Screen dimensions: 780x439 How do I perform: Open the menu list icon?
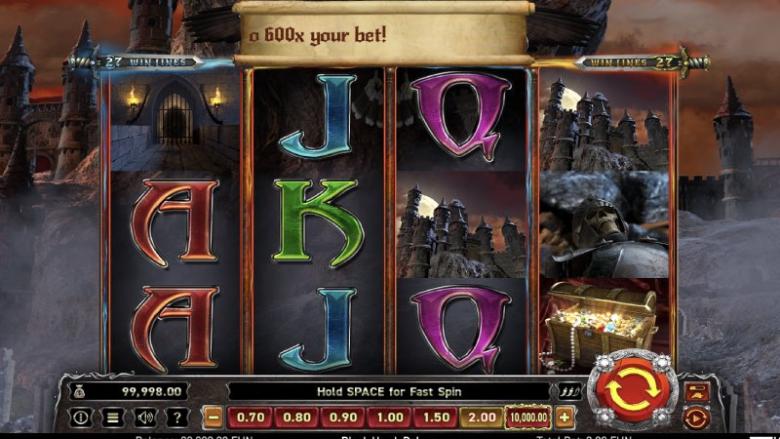click(x=113, y=418)
